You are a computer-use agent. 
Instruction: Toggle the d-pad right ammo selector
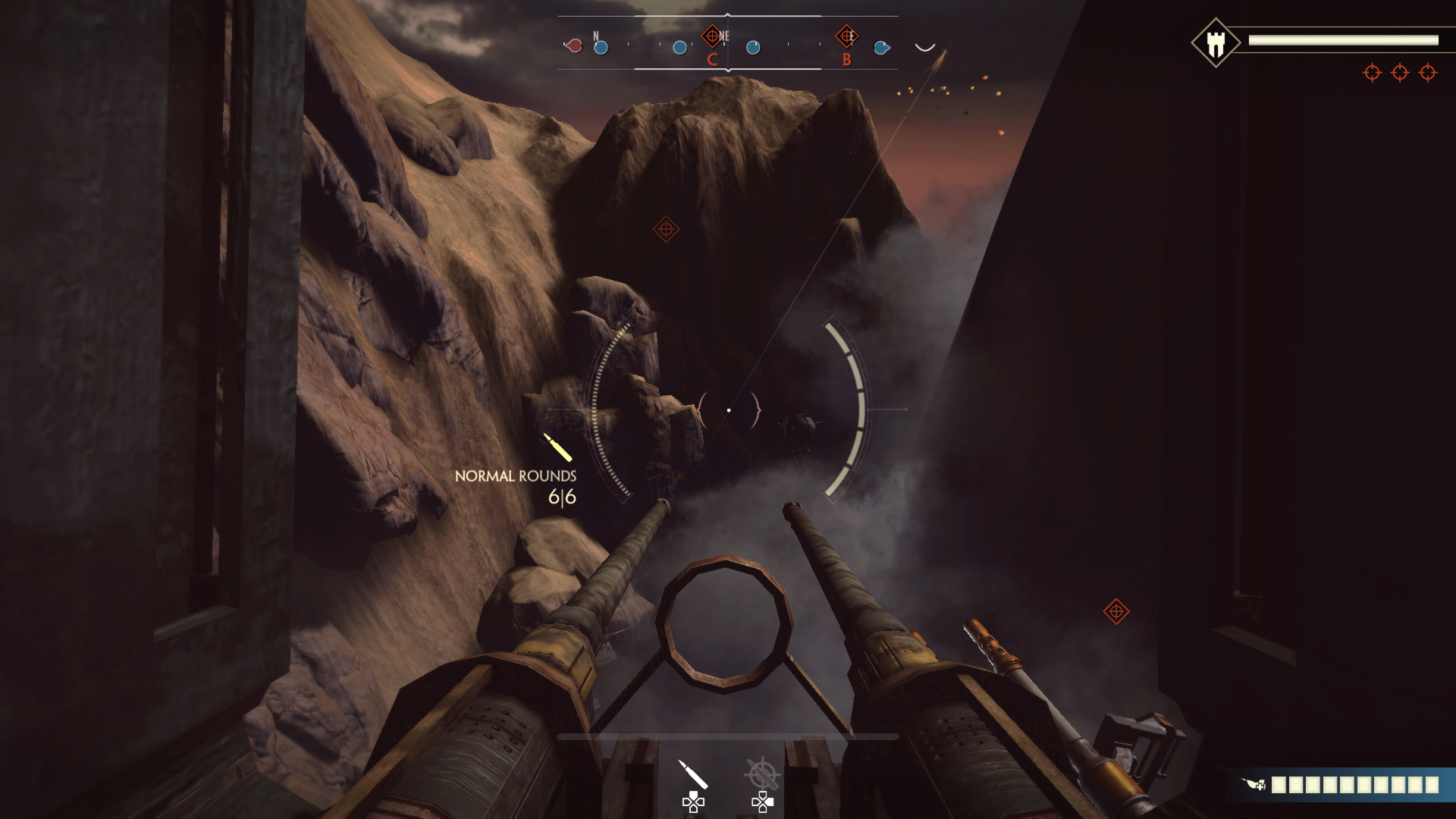point(770,800)
